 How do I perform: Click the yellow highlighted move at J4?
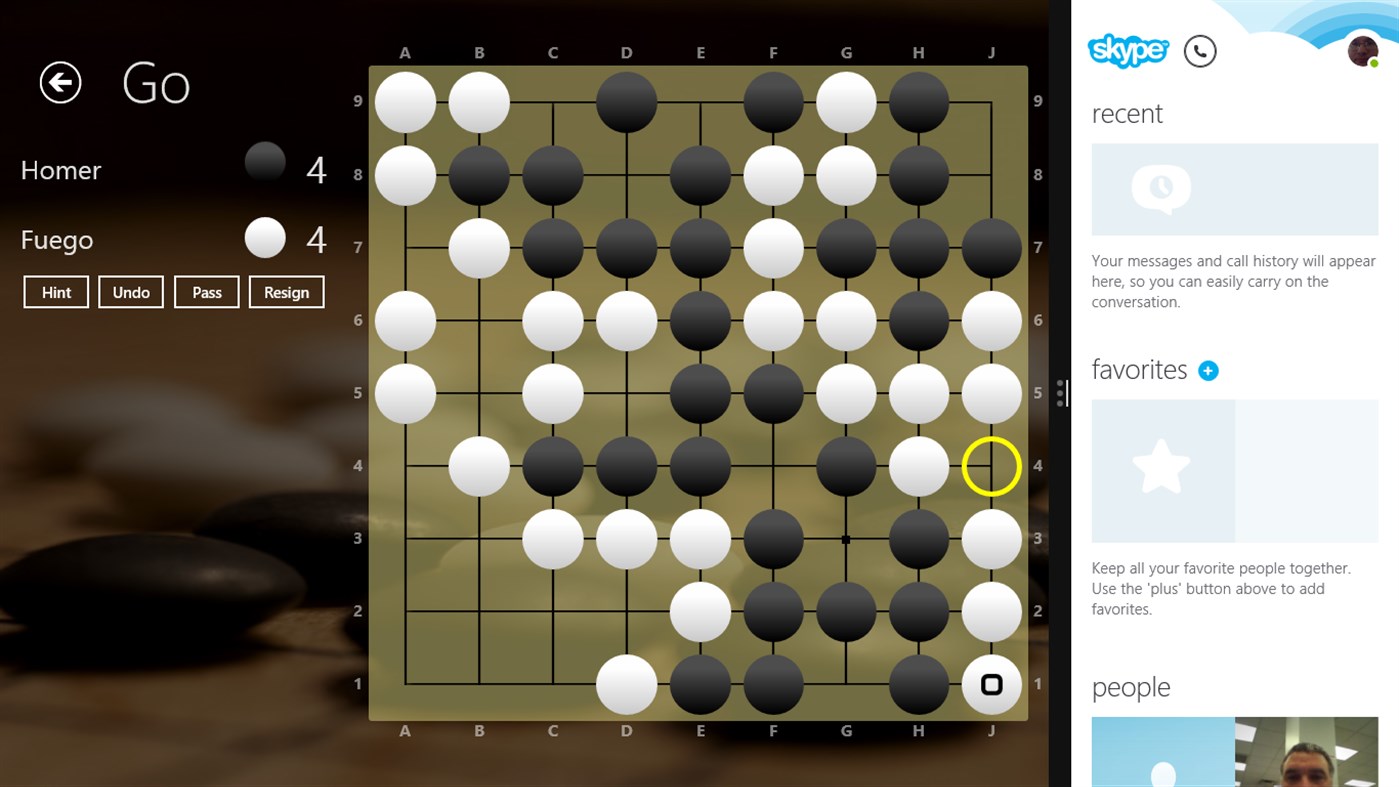pos(991,466)
